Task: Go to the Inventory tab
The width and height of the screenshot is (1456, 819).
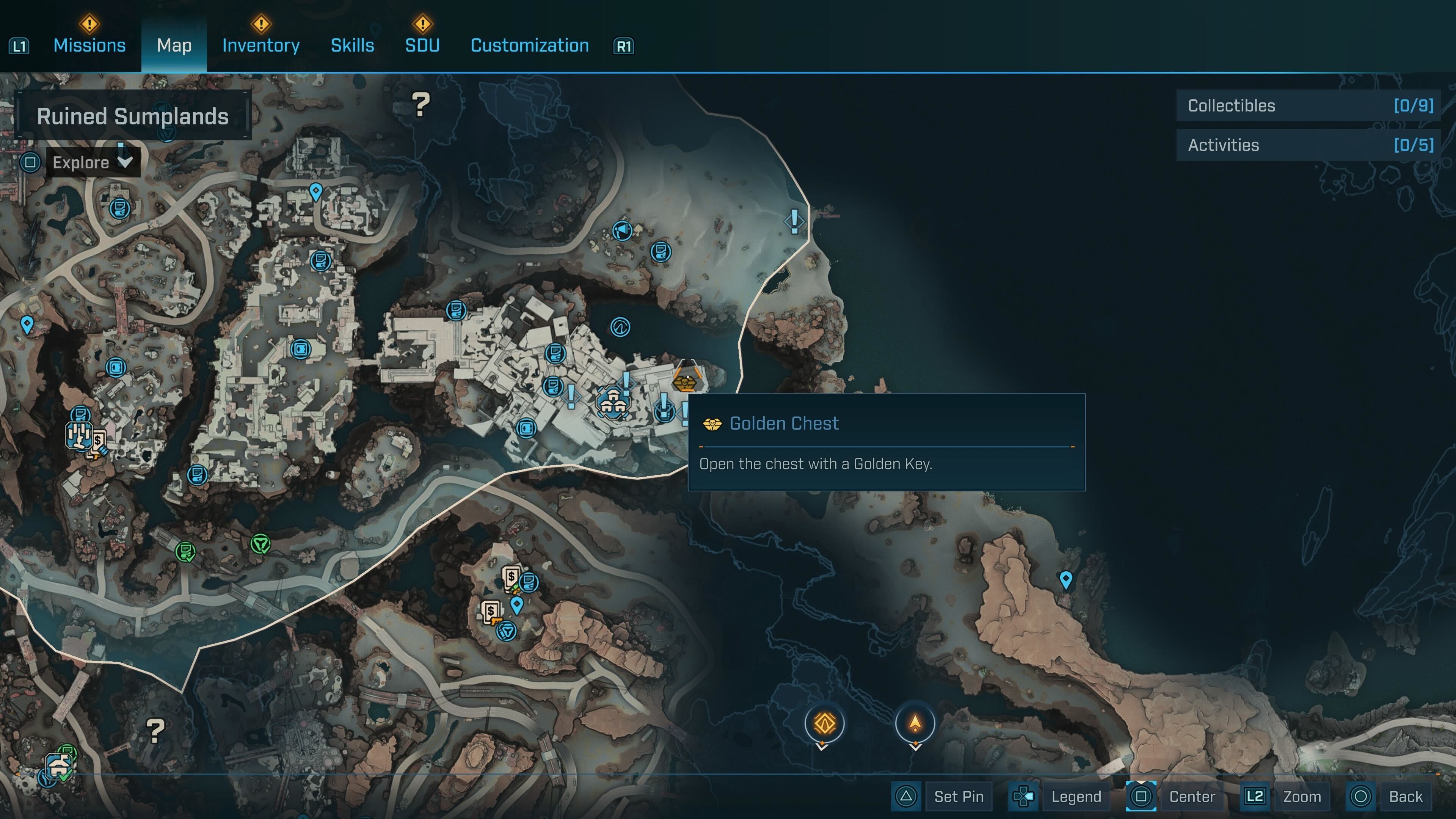Action: (260, 45)
